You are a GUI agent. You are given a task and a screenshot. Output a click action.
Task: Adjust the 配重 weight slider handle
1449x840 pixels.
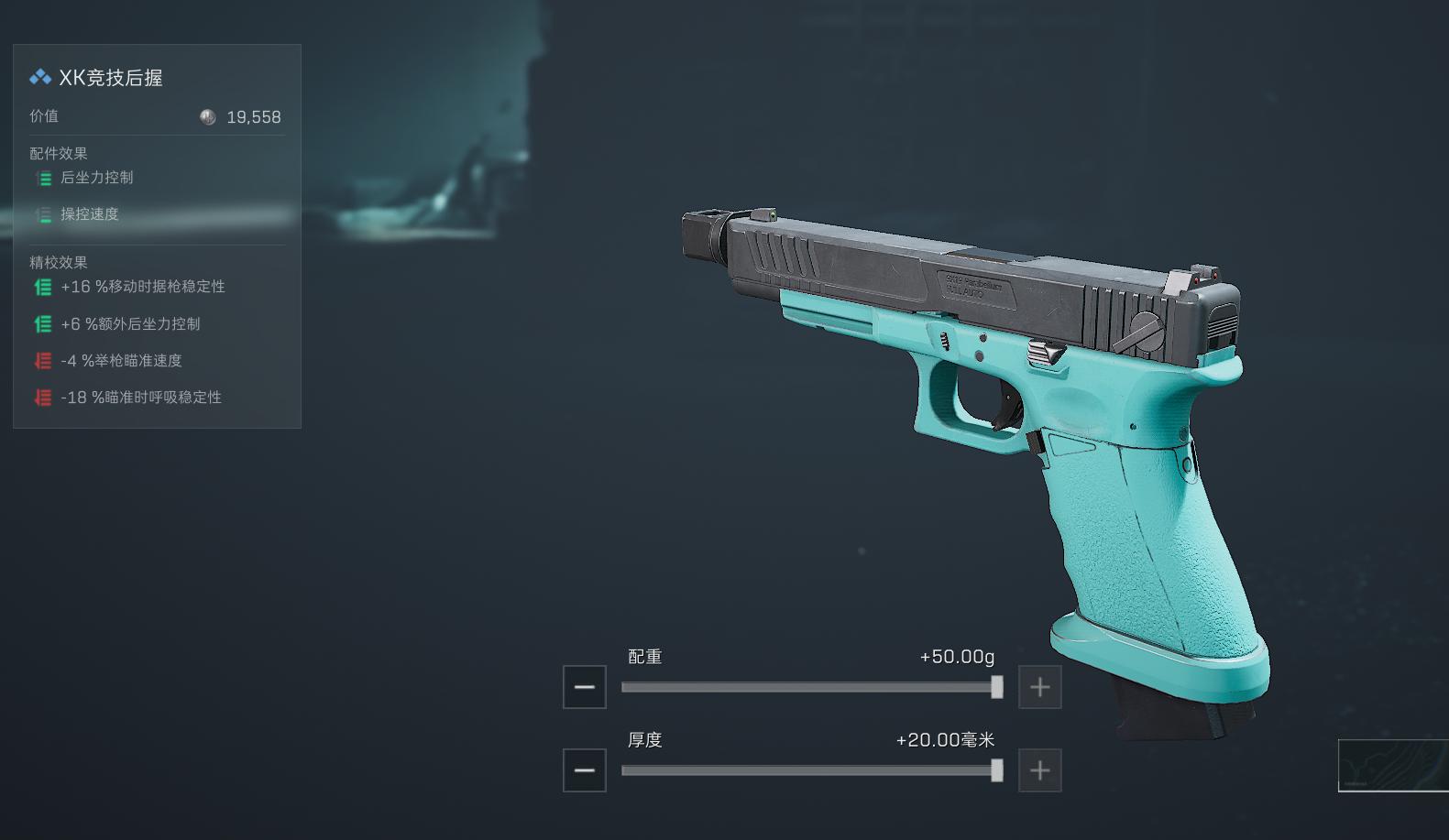tap(997, 687)
